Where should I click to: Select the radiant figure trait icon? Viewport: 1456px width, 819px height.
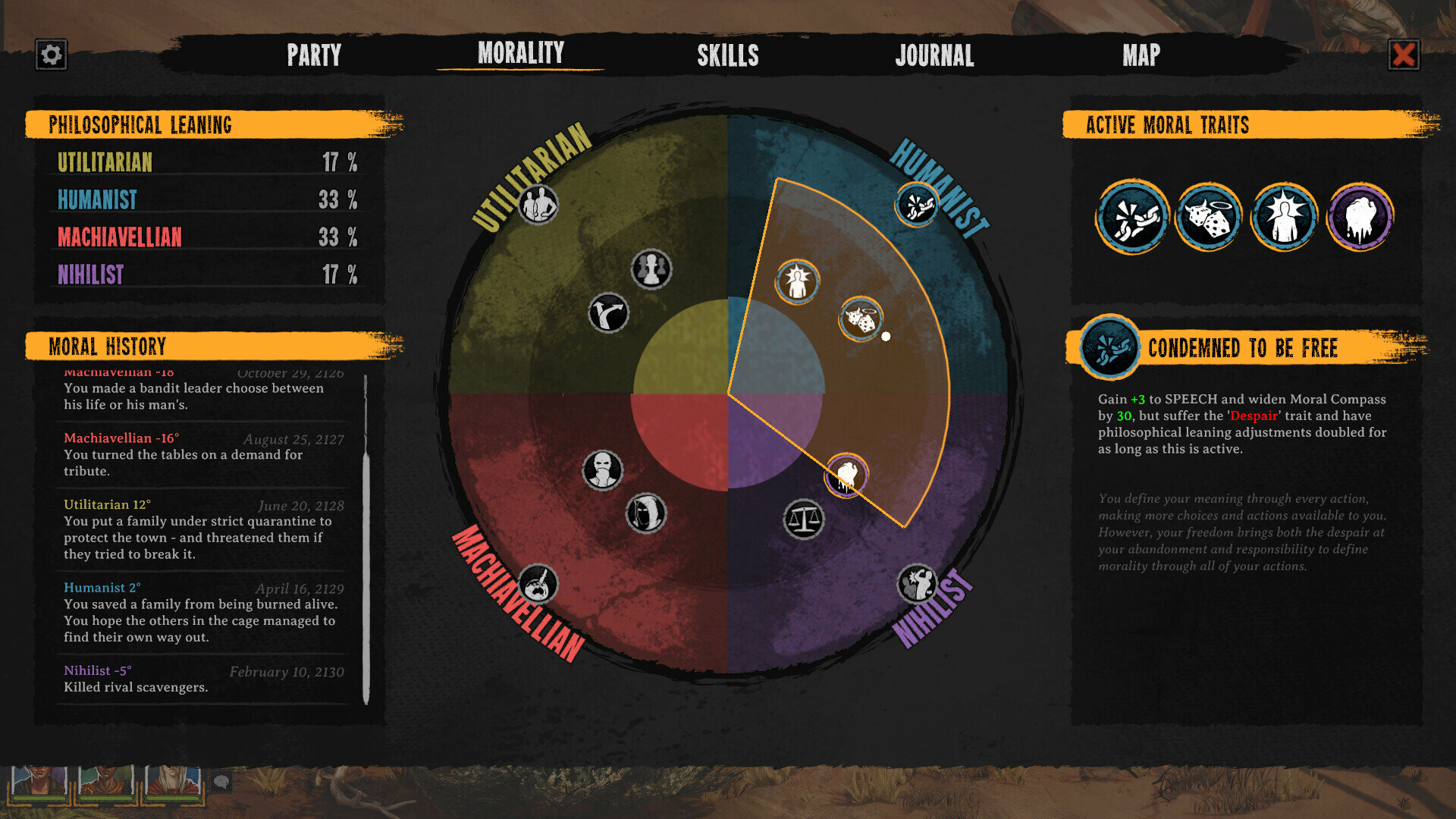[1284, 217]
